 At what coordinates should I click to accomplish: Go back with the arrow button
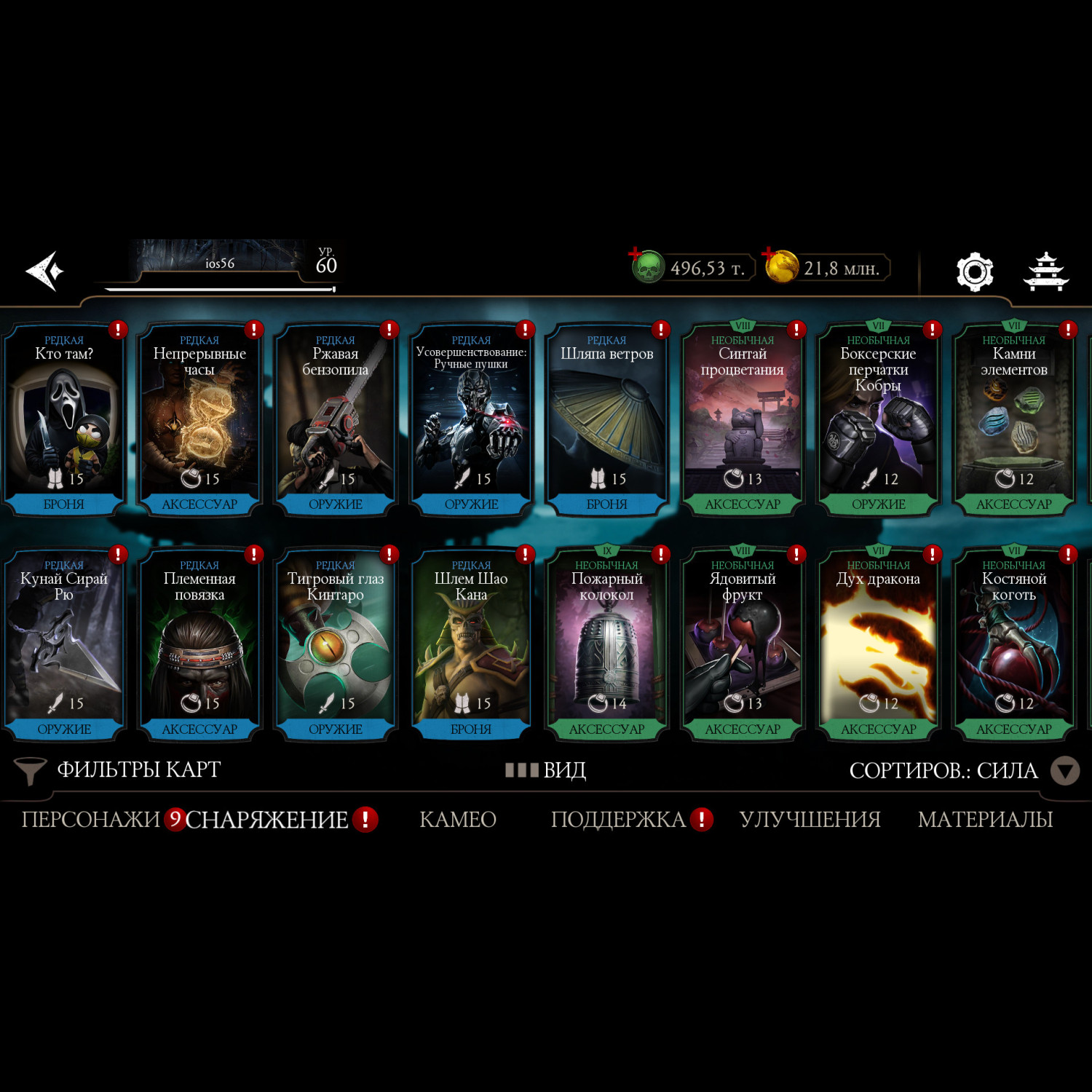(45, 271)
